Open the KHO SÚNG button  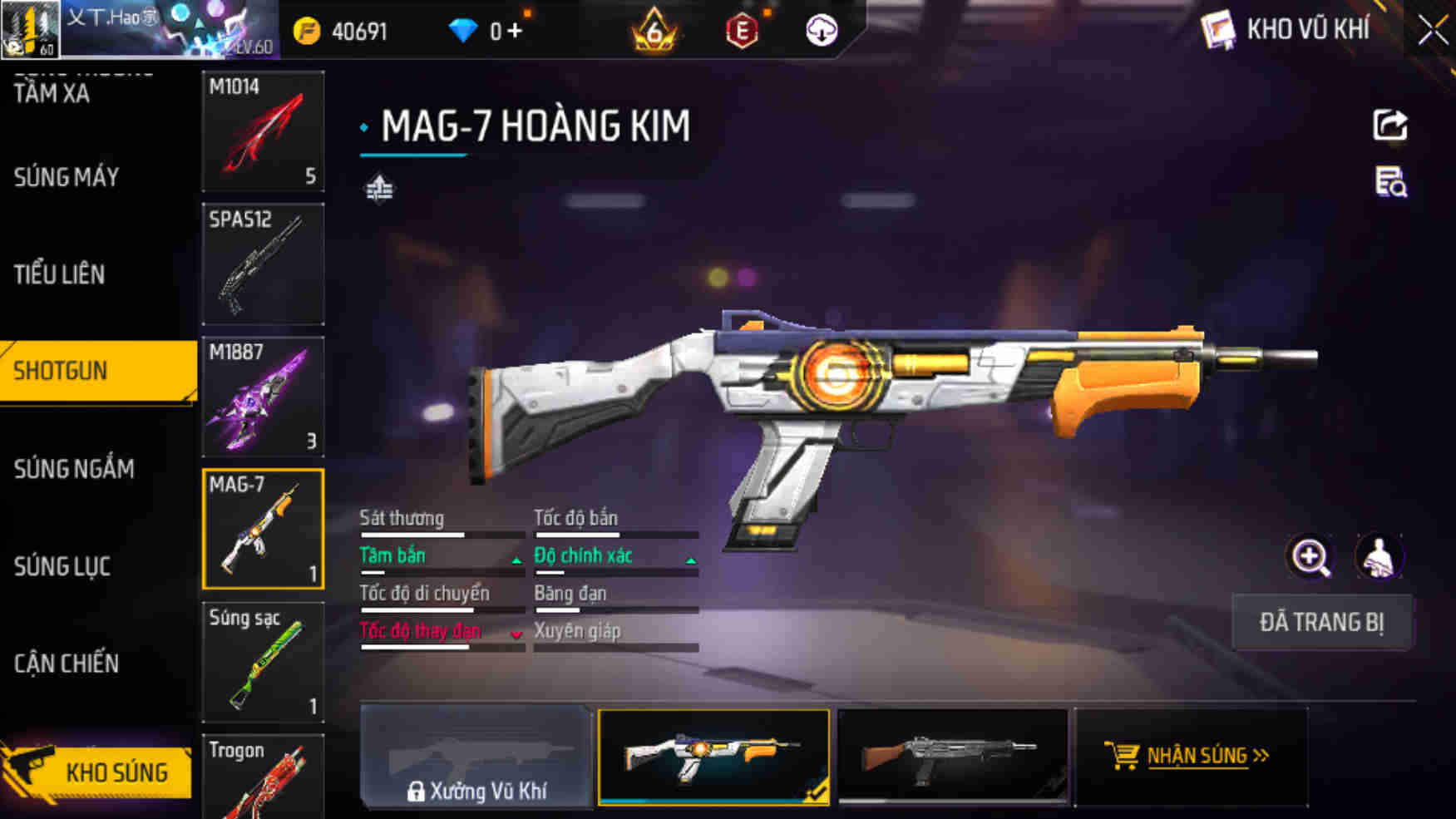tap(98, 772)
